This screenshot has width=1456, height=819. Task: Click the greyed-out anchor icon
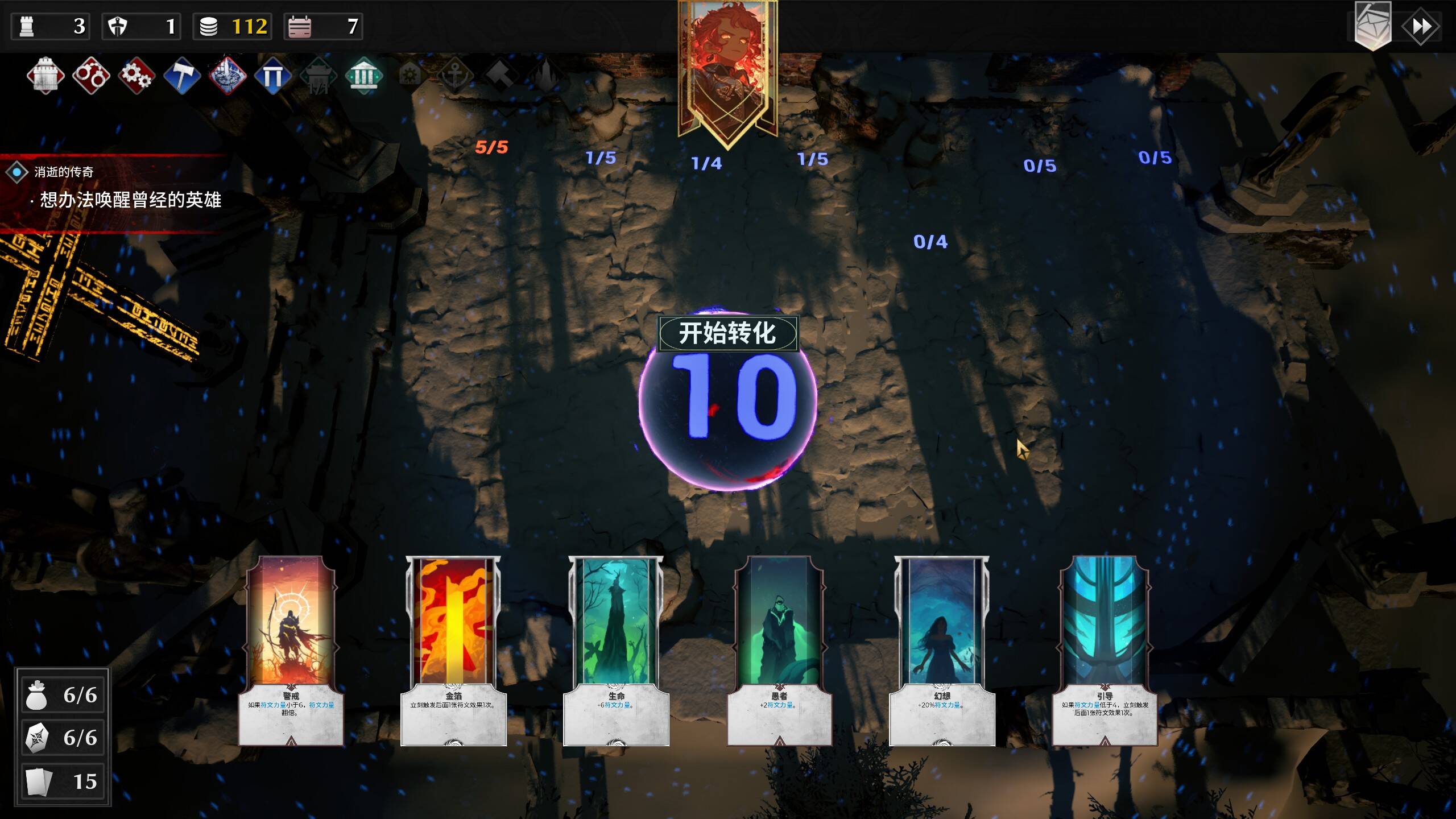455,76
